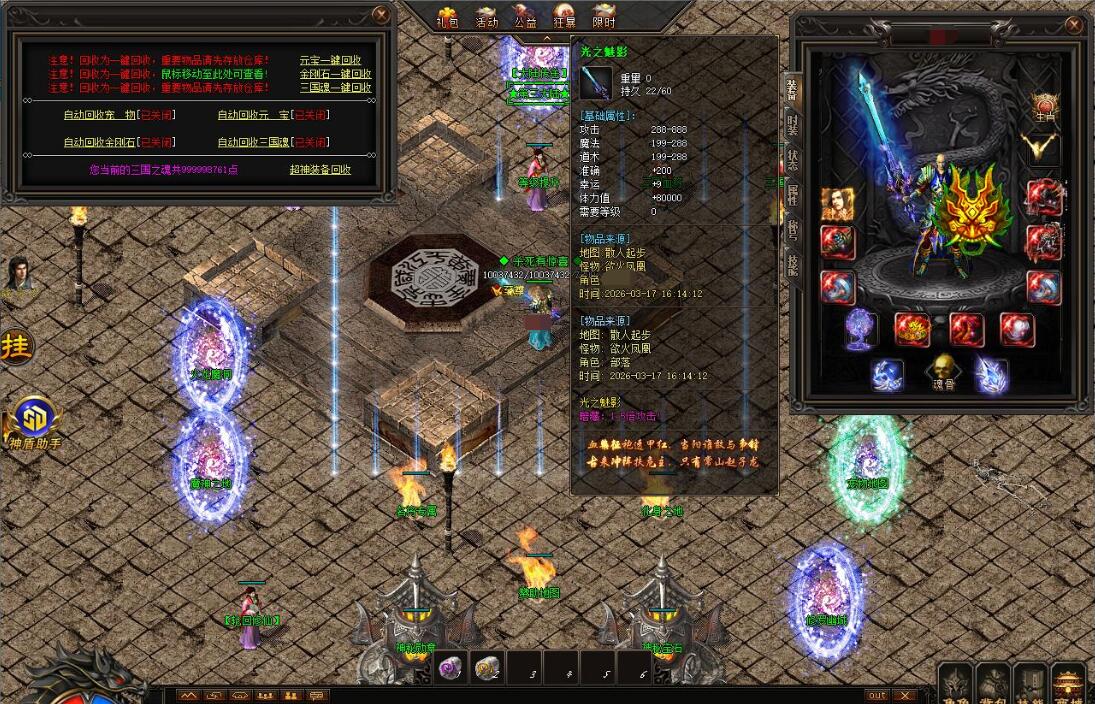Toggle 自动回收金刚石 setting
This screenshot has height=704, width=1095.
[119, 142]
